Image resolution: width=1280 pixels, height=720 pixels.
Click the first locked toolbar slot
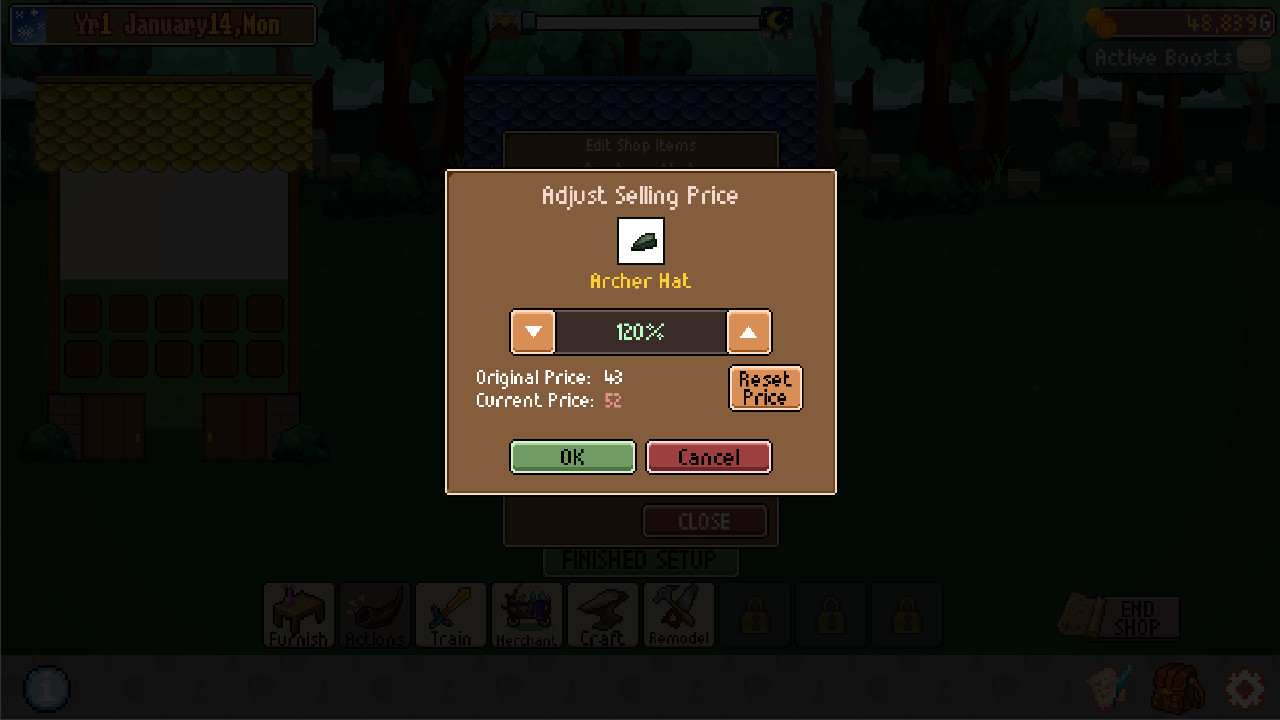coord(755,615)
